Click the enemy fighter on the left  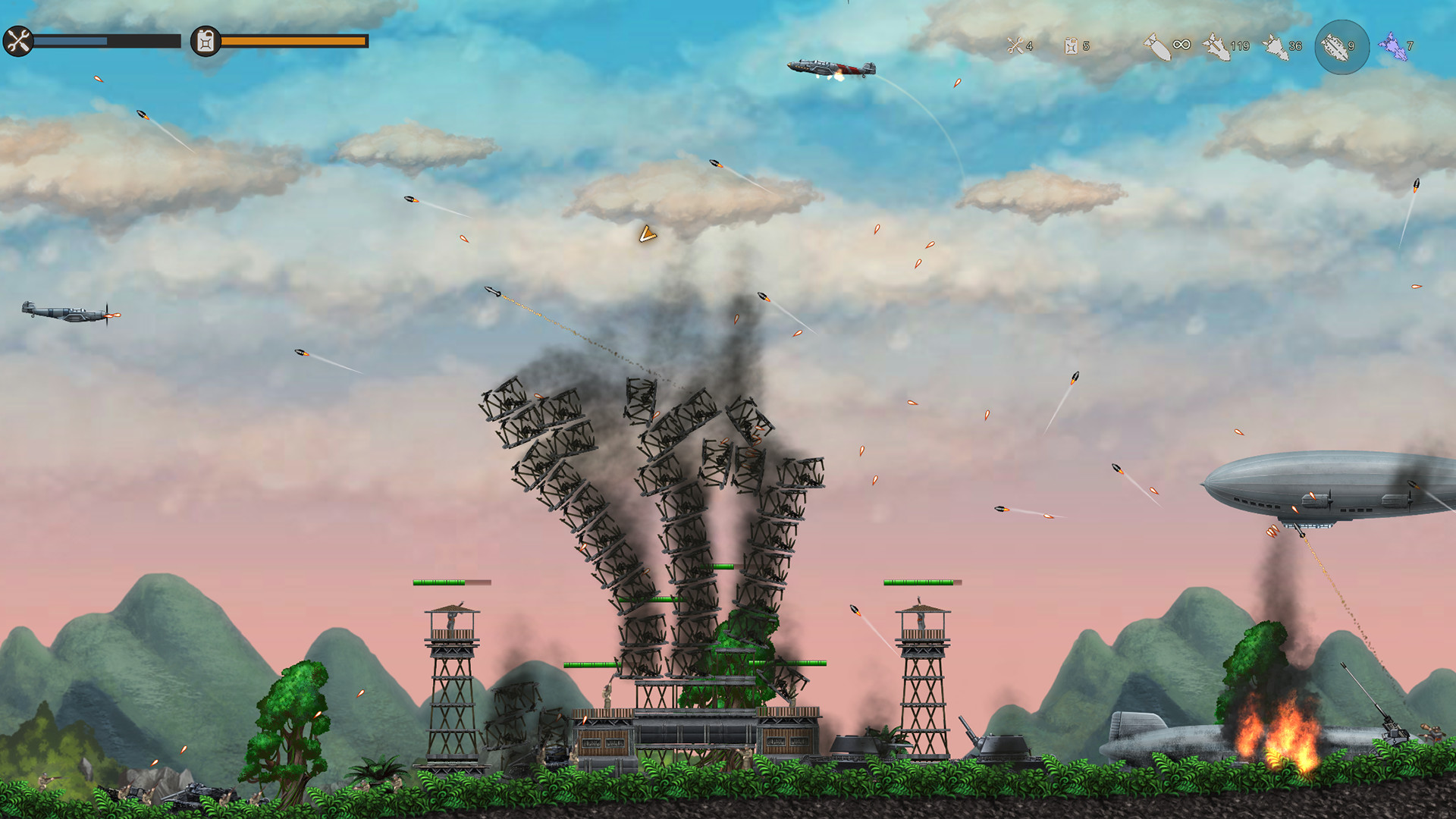[64, 312]
